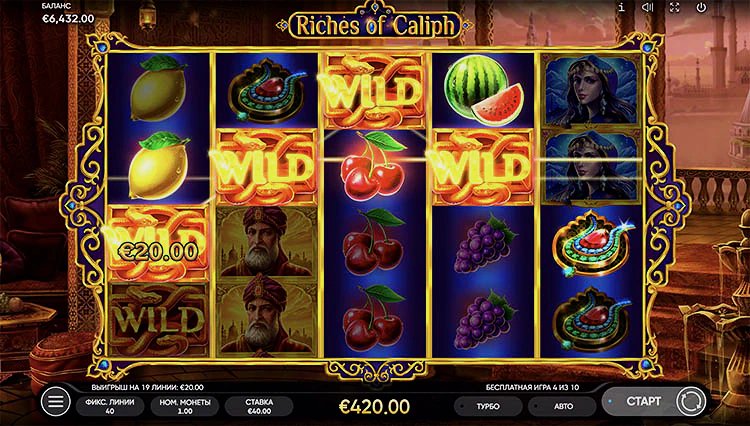Toggle ТУРБО turbo mode
This screenshot has width=750, height=426.
coord(490,406)
